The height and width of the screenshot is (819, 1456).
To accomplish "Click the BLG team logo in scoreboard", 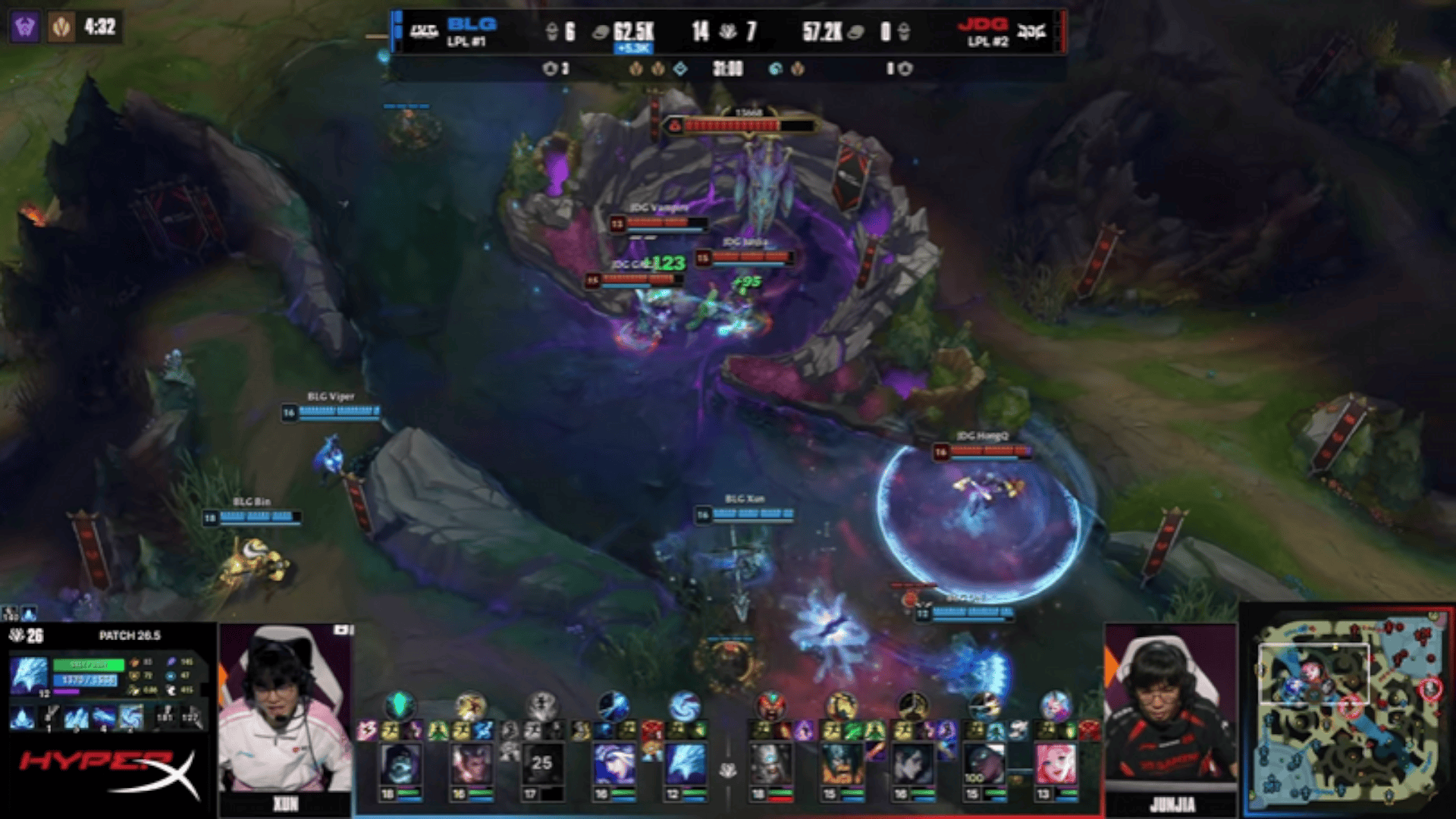I will coord(424,32).
